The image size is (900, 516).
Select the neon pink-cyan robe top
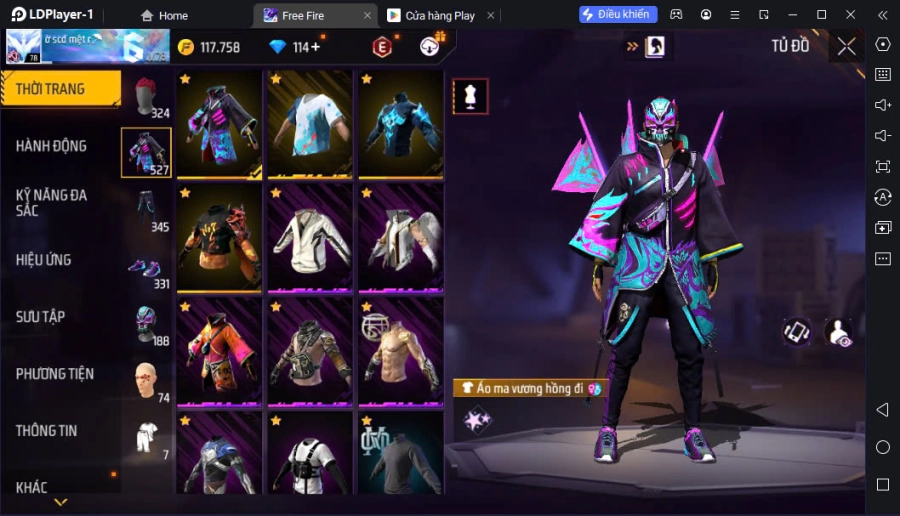(219, 124)
